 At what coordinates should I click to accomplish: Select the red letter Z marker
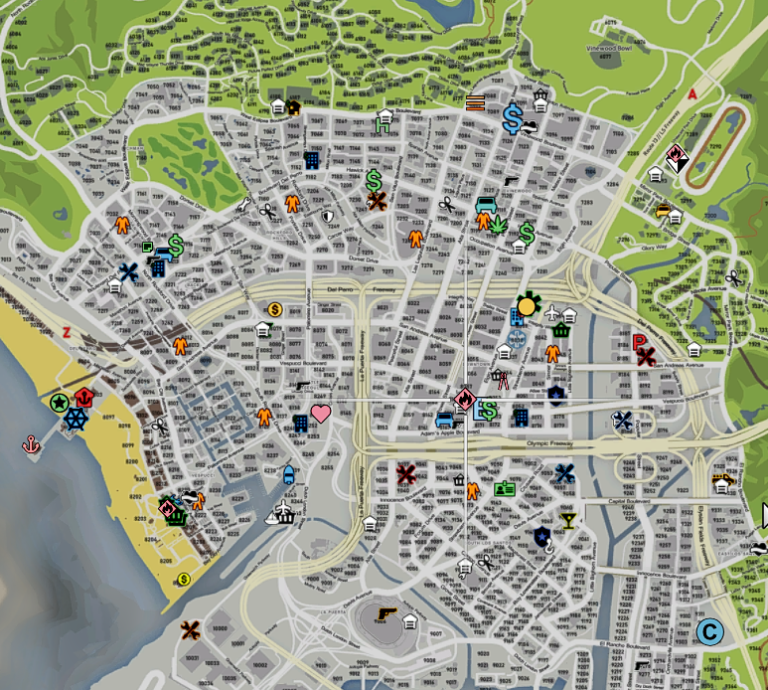pos(67,332)
